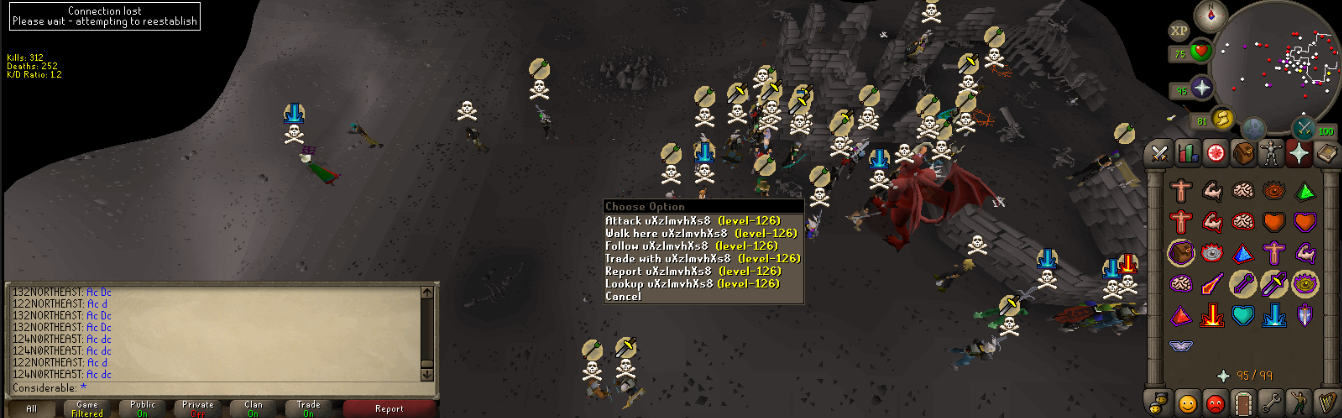The height and width of the screenshot is (418, 1342).
Task: Open the Trade chat tab
Action: [x=308, y=408]
